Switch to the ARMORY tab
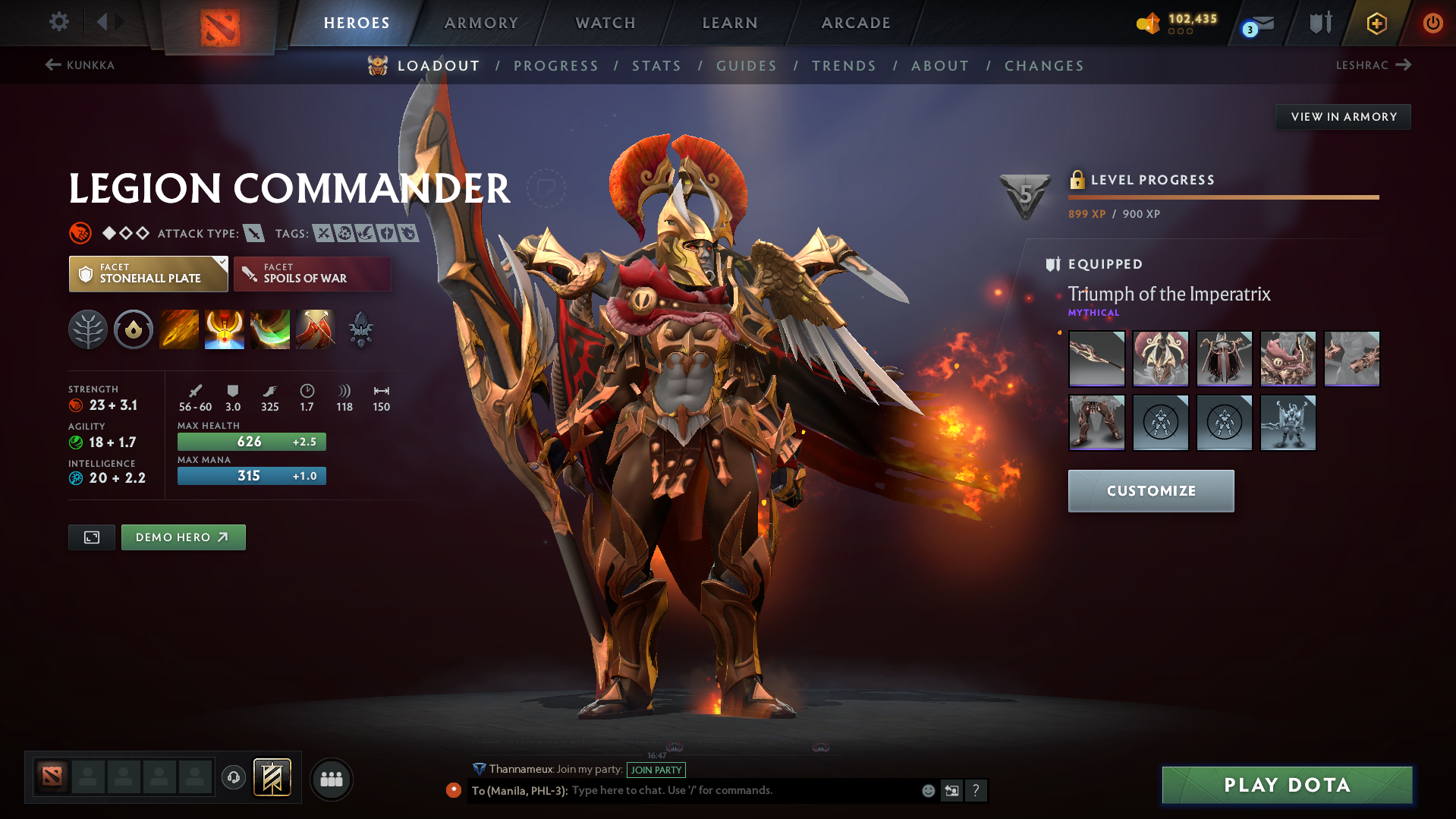The width and height of the screenshot is (1456, 819). point(481,23)
